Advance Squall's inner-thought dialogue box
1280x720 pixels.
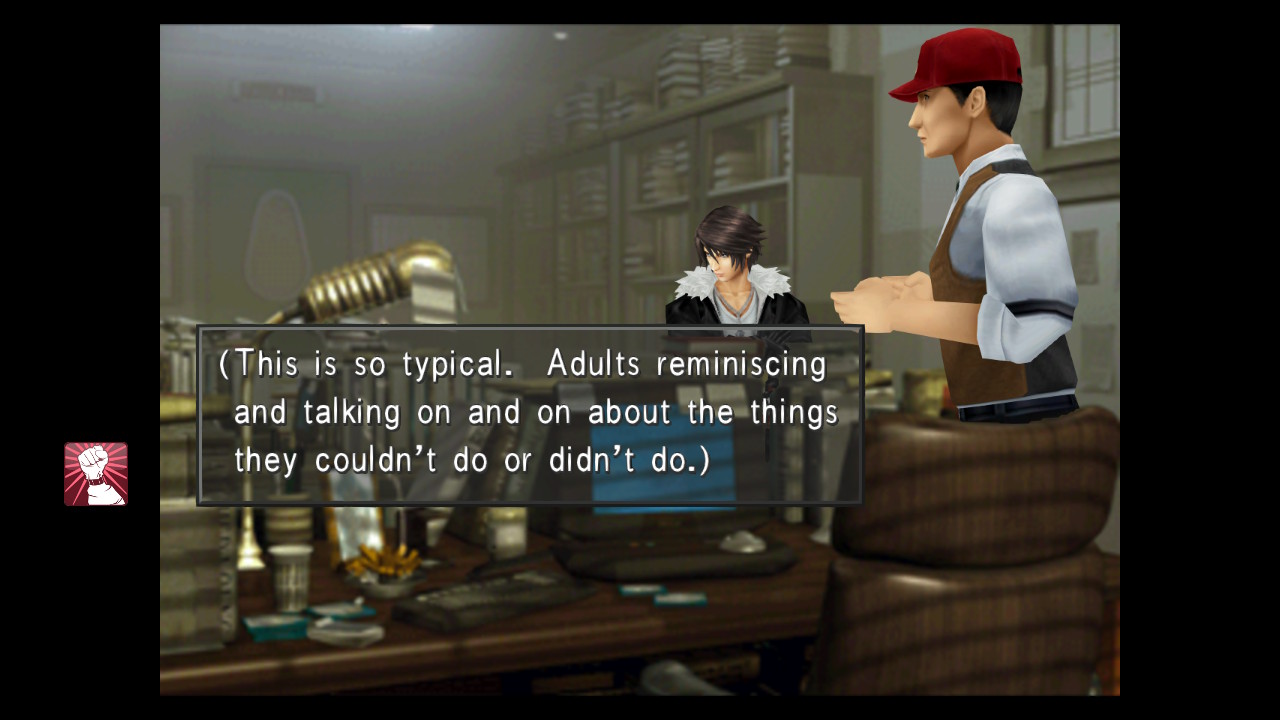pyautogui.click(x=529, y=415)
